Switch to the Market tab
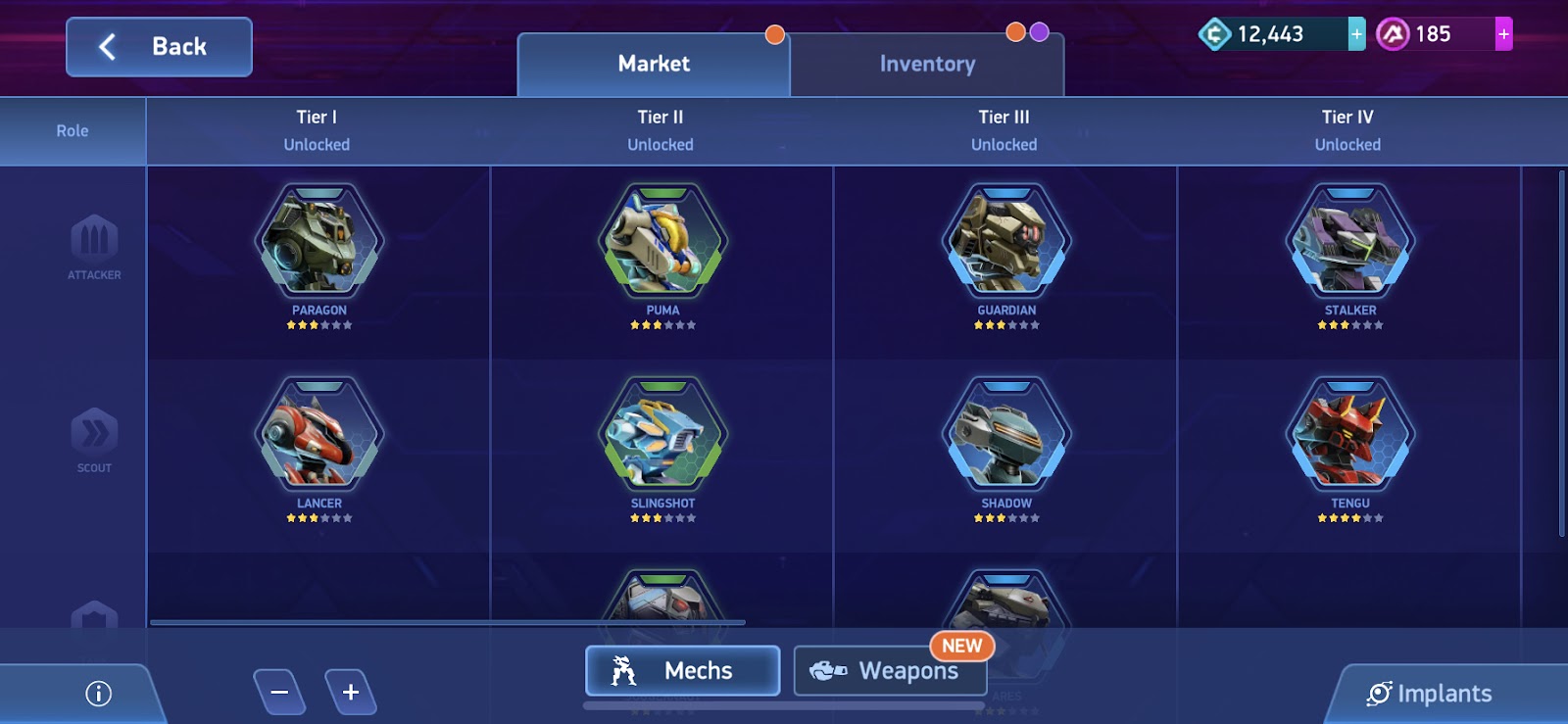The height and width of the screenshot is (724, 1568). [x=653, y=63]
